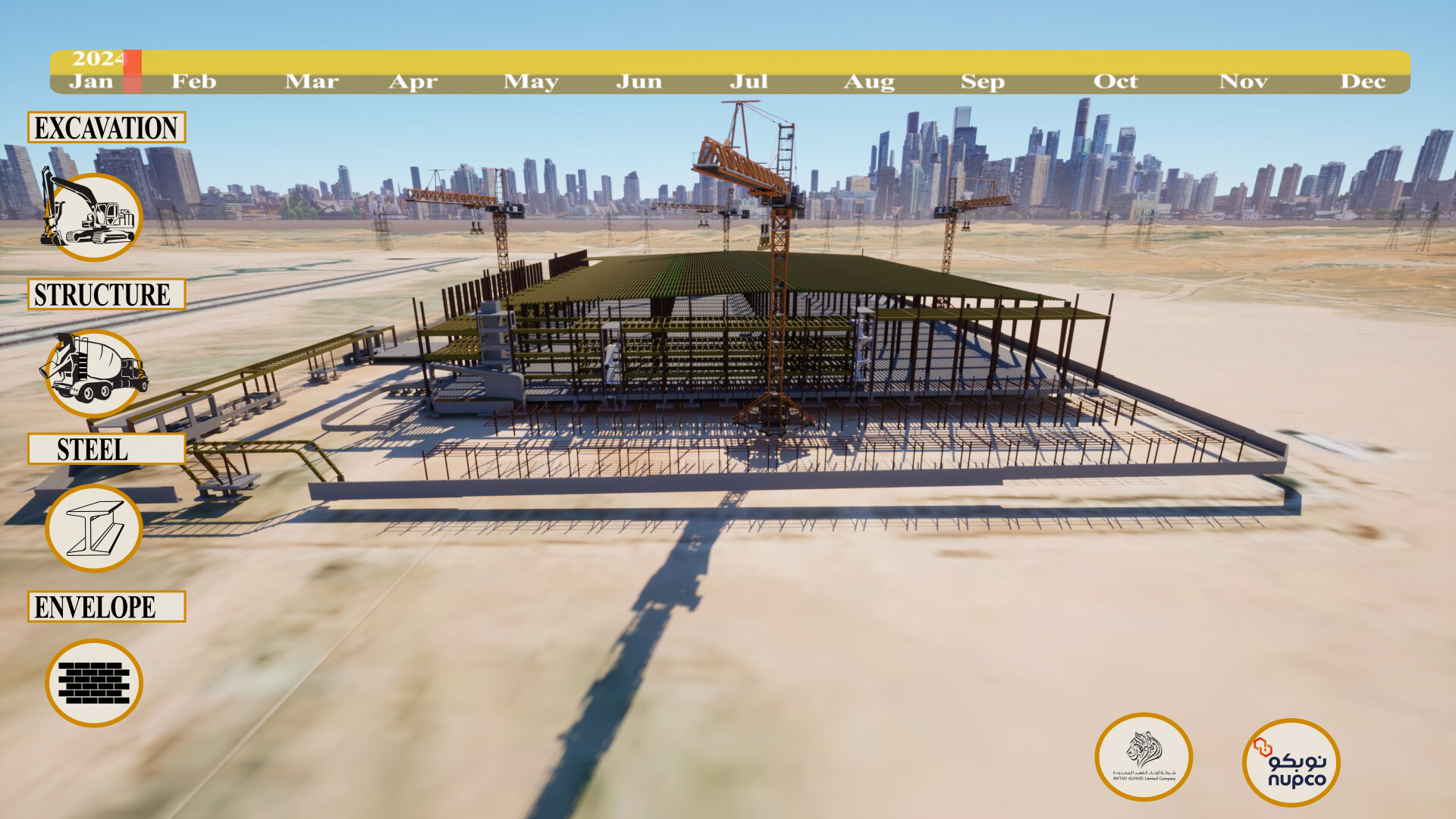Click the concrete mixer truck icon

tap(94, 372)
